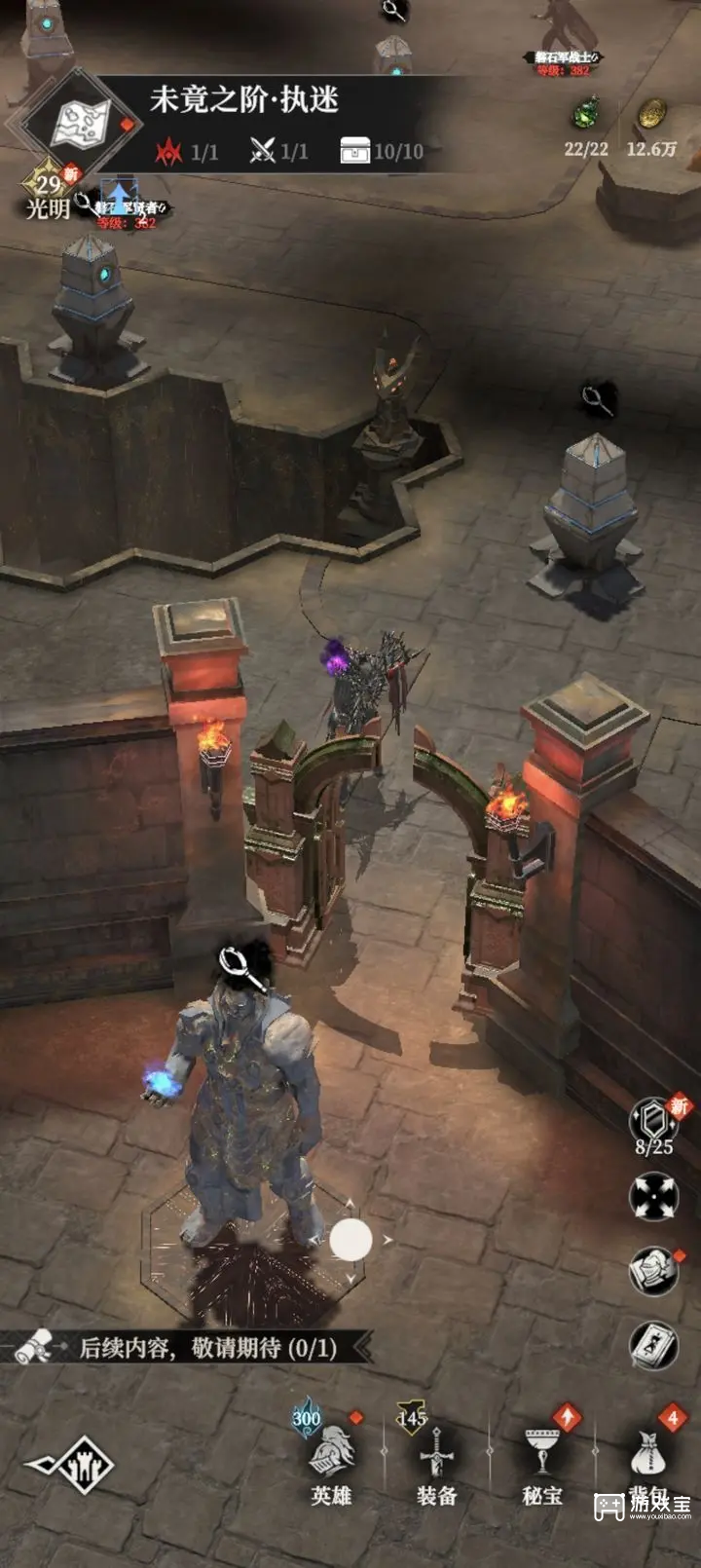Open the 英雄 (Heroes) menu

(331, 1457)
